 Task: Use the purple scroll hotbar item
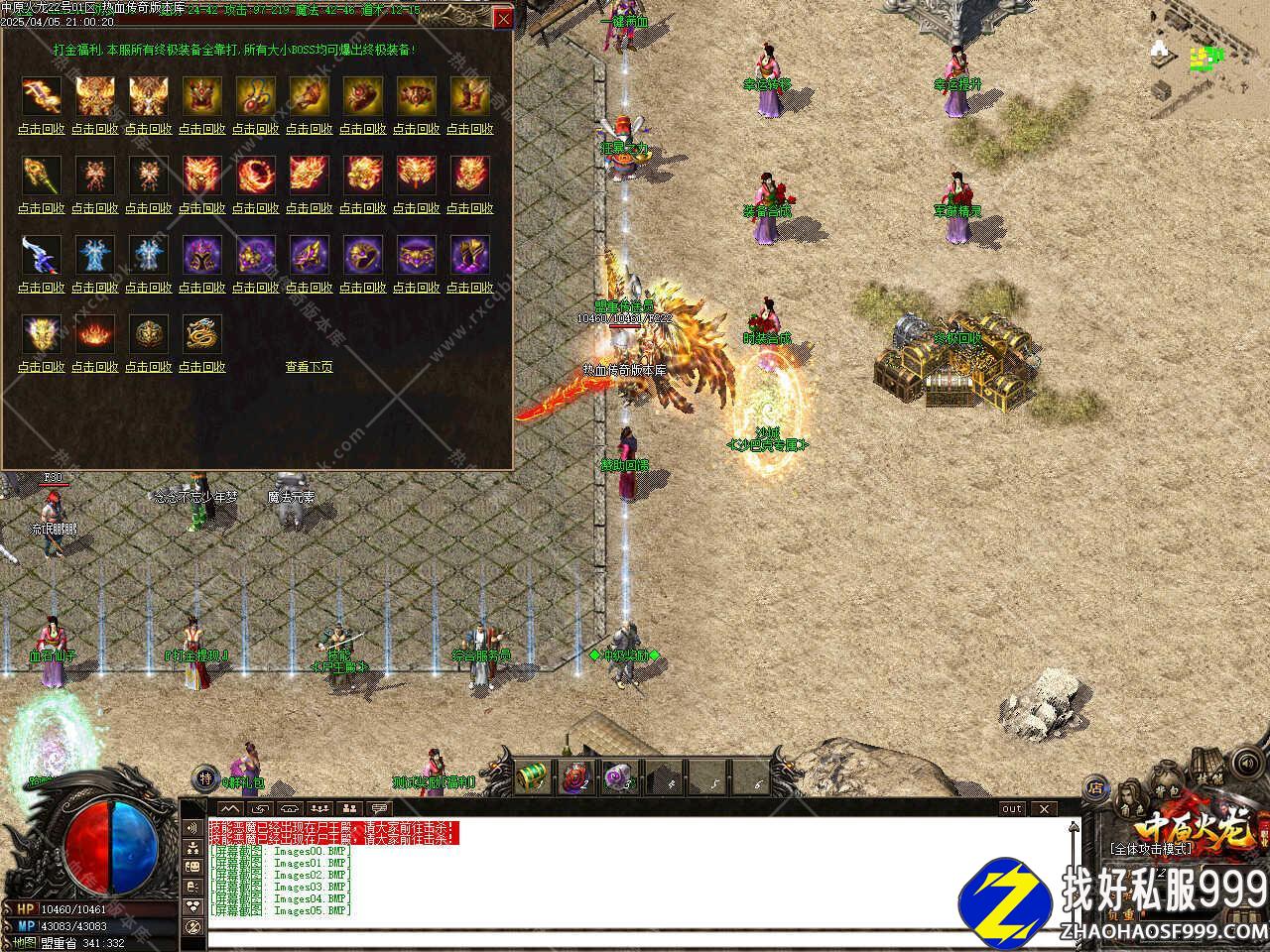click(x=620, y=775)
